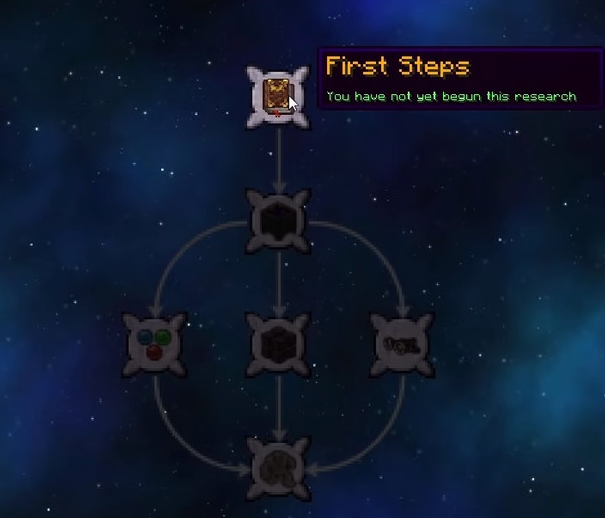Open the First Steps research node
The width and height of the screenshot is (605, 518).
pos(277,97)
